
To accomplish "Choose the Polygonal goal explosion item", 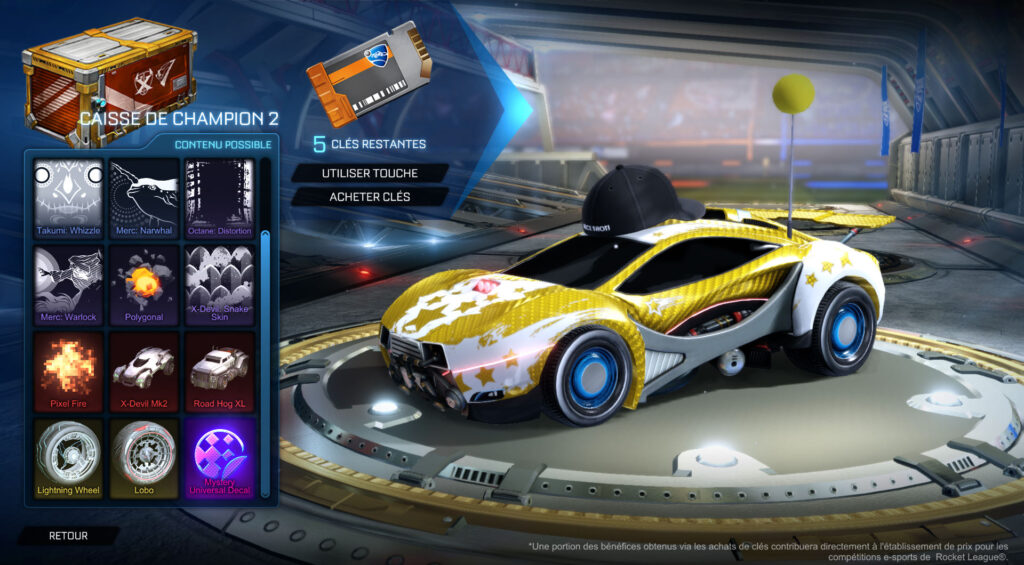I will pos(142,283).
